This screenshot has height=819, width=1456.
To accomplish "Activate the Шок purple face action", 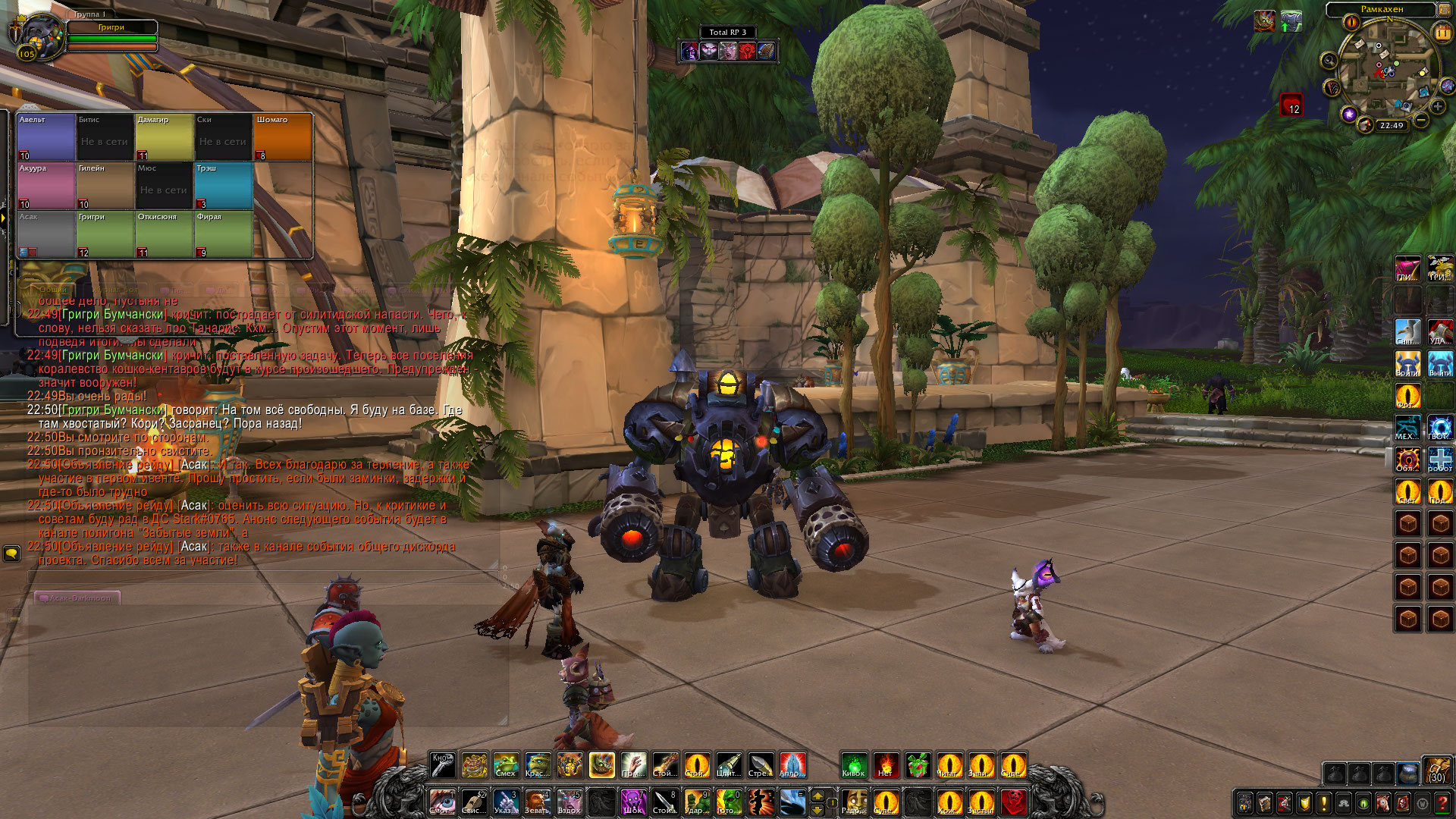I will click(x=632, y=802).
